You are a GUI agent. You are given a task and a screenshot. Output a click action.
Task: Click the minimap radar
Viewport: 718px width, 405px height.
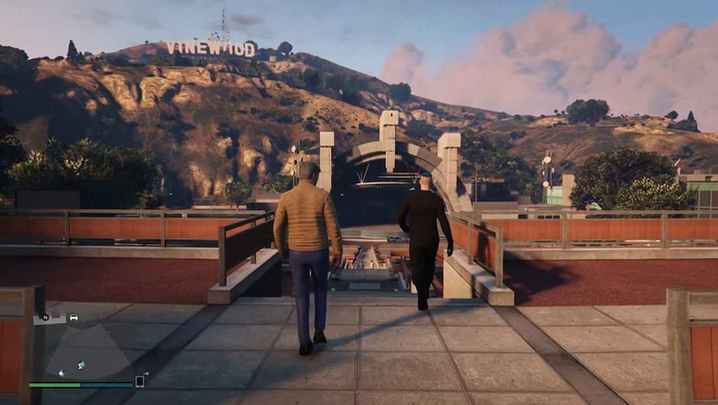tap(83, 345)
